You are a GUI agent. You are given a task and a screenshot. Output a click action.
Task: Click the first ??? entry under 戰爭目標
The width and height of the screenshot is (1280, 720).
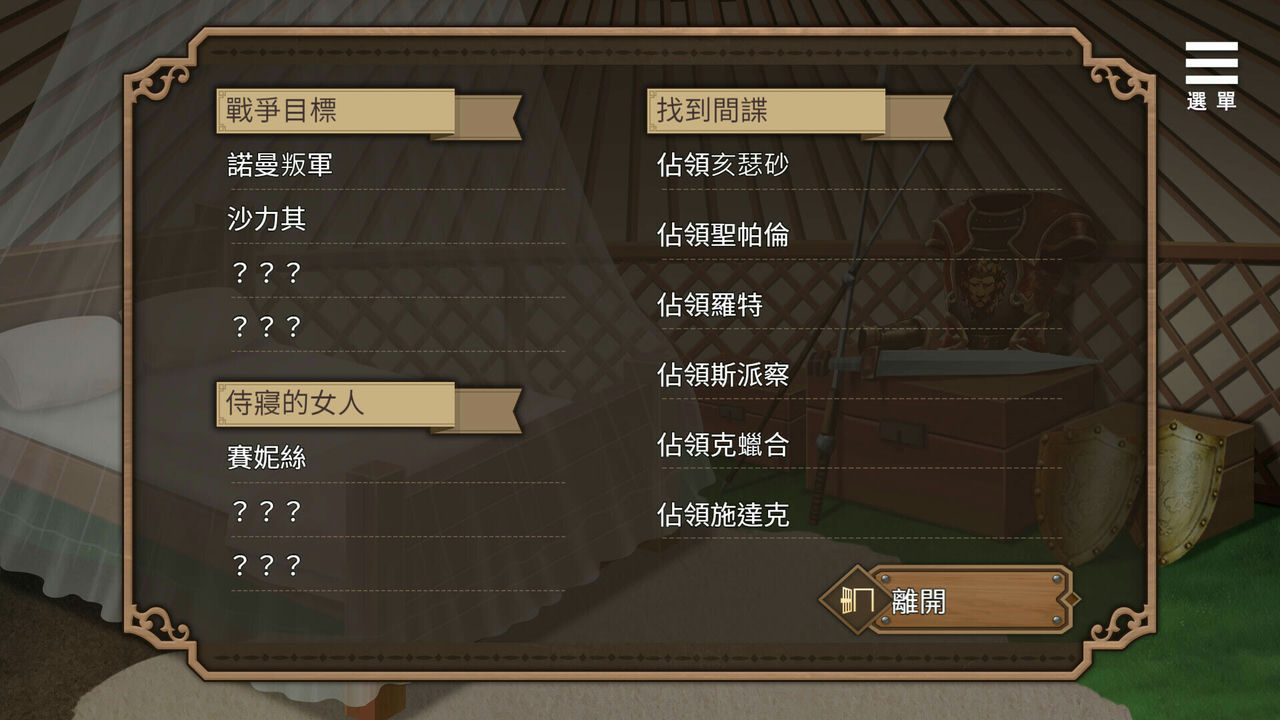pos(270,273)
